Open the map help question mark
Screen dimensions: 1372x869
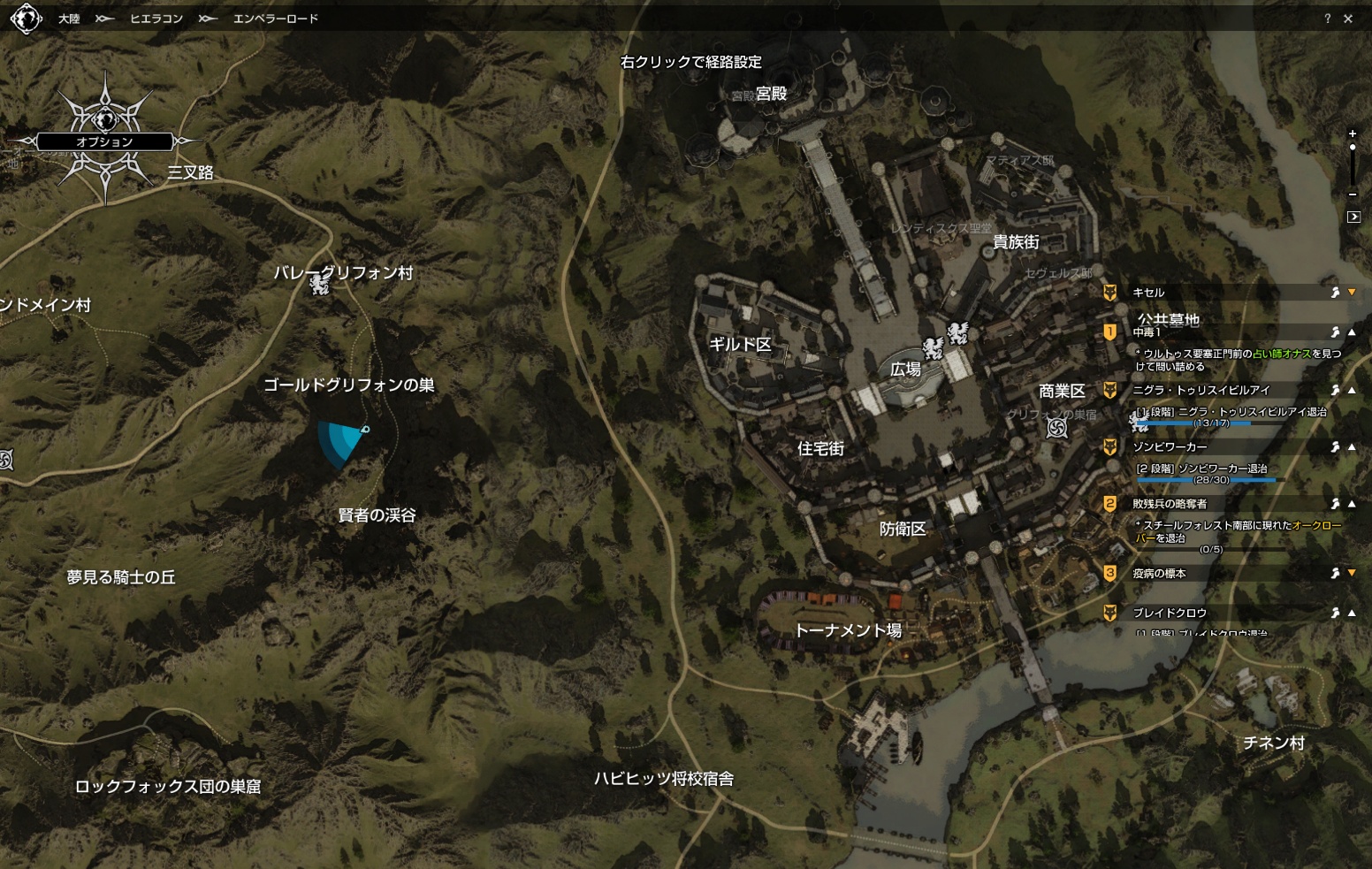click(x=1327, y=19)
